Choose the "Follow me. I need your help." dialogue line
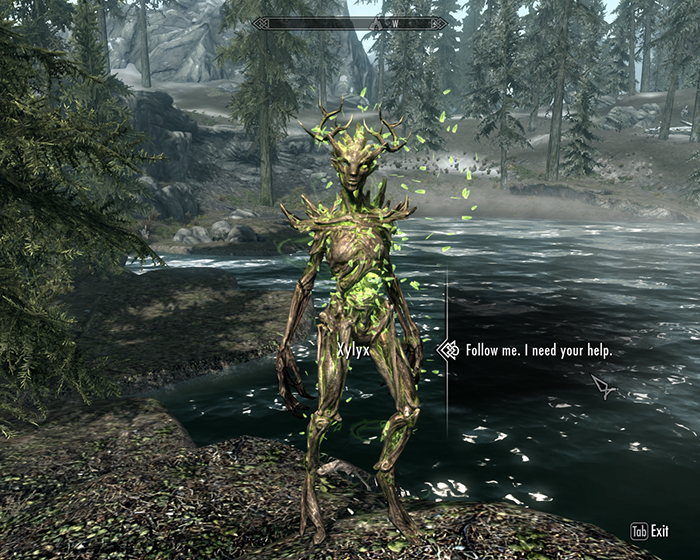The height and width of the screenshot is (560, 700). click(x=538, y=351)
